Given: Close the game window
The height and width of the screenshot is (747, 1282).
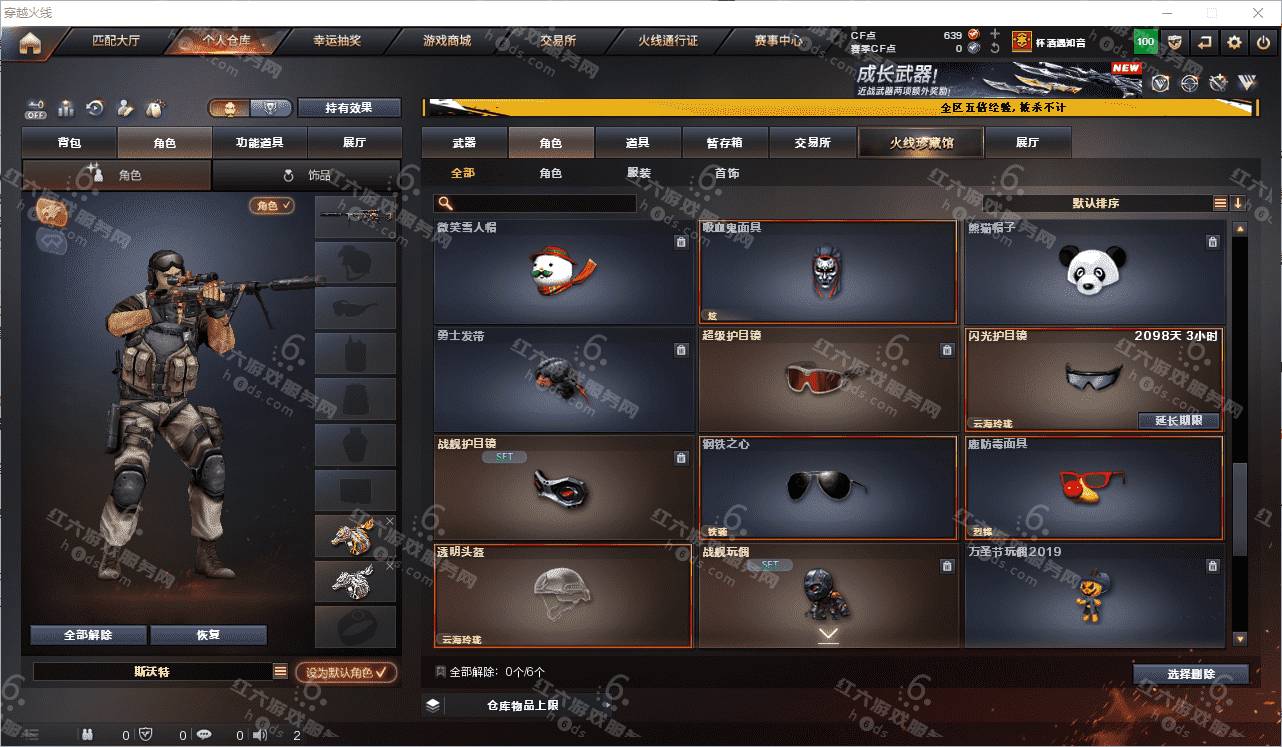Looking at the screenshot, I should point(1258,13).
